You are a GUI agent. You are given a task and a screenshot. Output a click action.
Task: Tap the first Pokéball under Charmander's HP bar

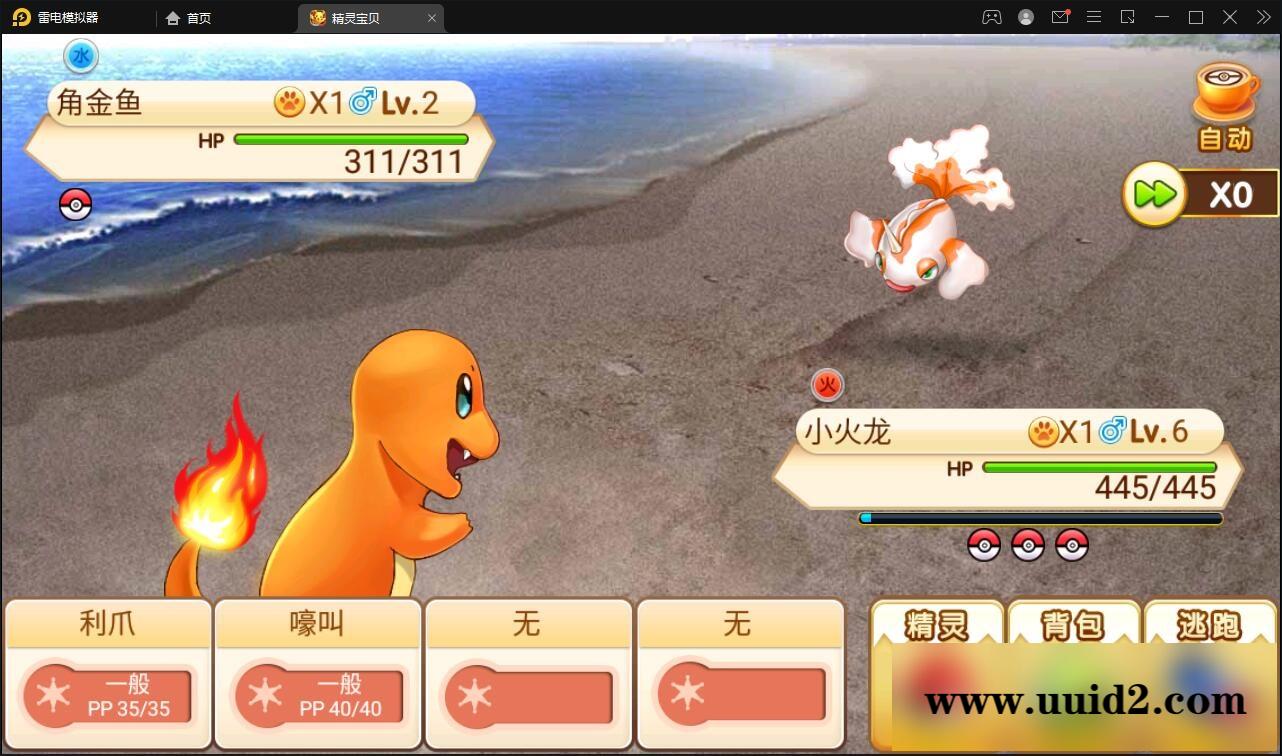click(986, 546)
